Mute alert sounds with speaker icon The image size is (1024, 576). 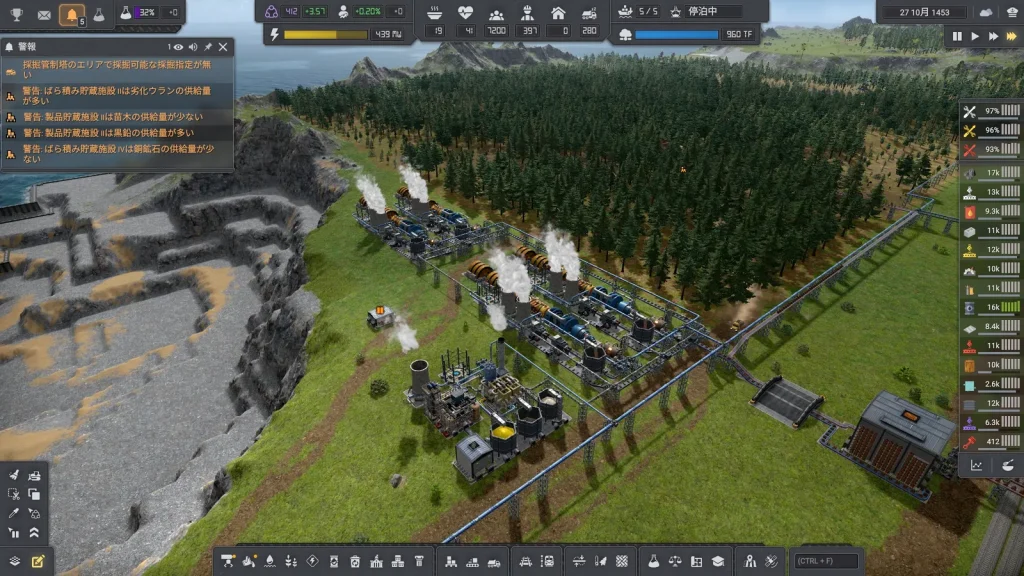point(193,47)
